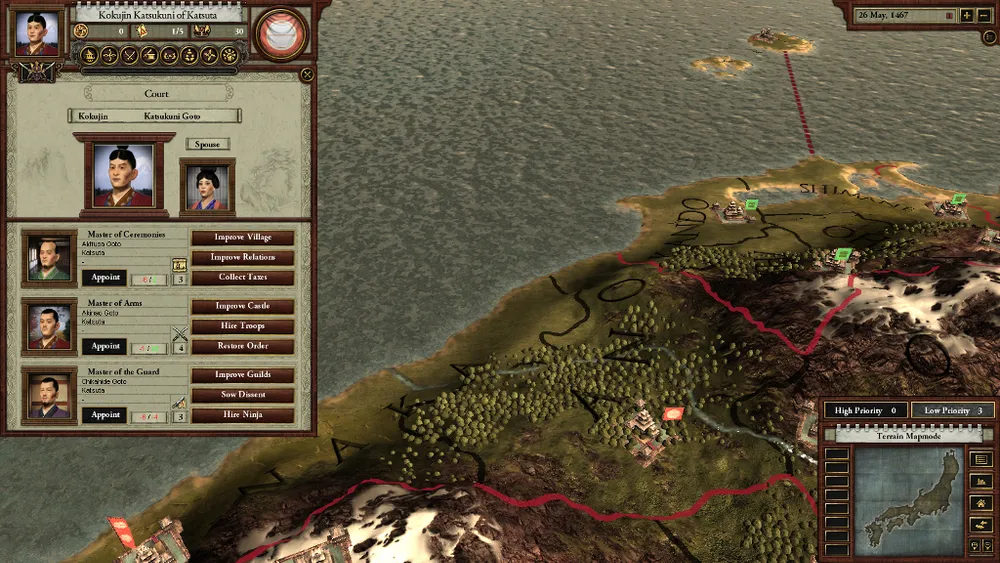The height and width of the screenshot is (563, 1000).
Task: Order the Improve Castle action
Action: [x=242, y=306]
